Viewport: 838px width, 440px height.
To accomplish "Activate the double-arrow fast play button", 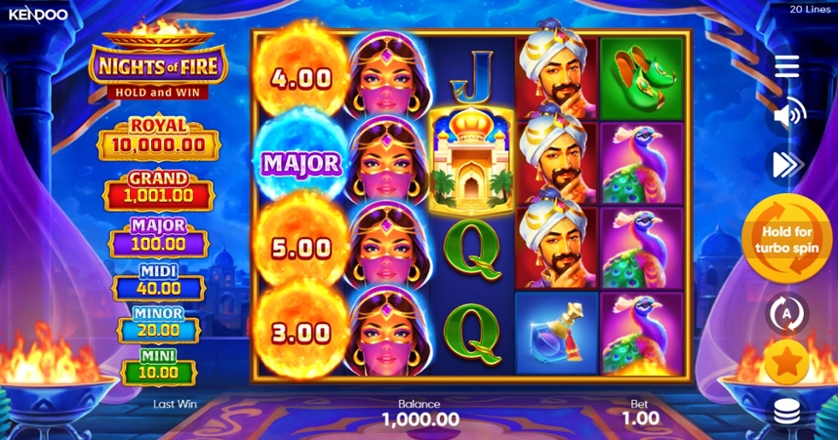I will pyautogui.click(x=787, y=164).
